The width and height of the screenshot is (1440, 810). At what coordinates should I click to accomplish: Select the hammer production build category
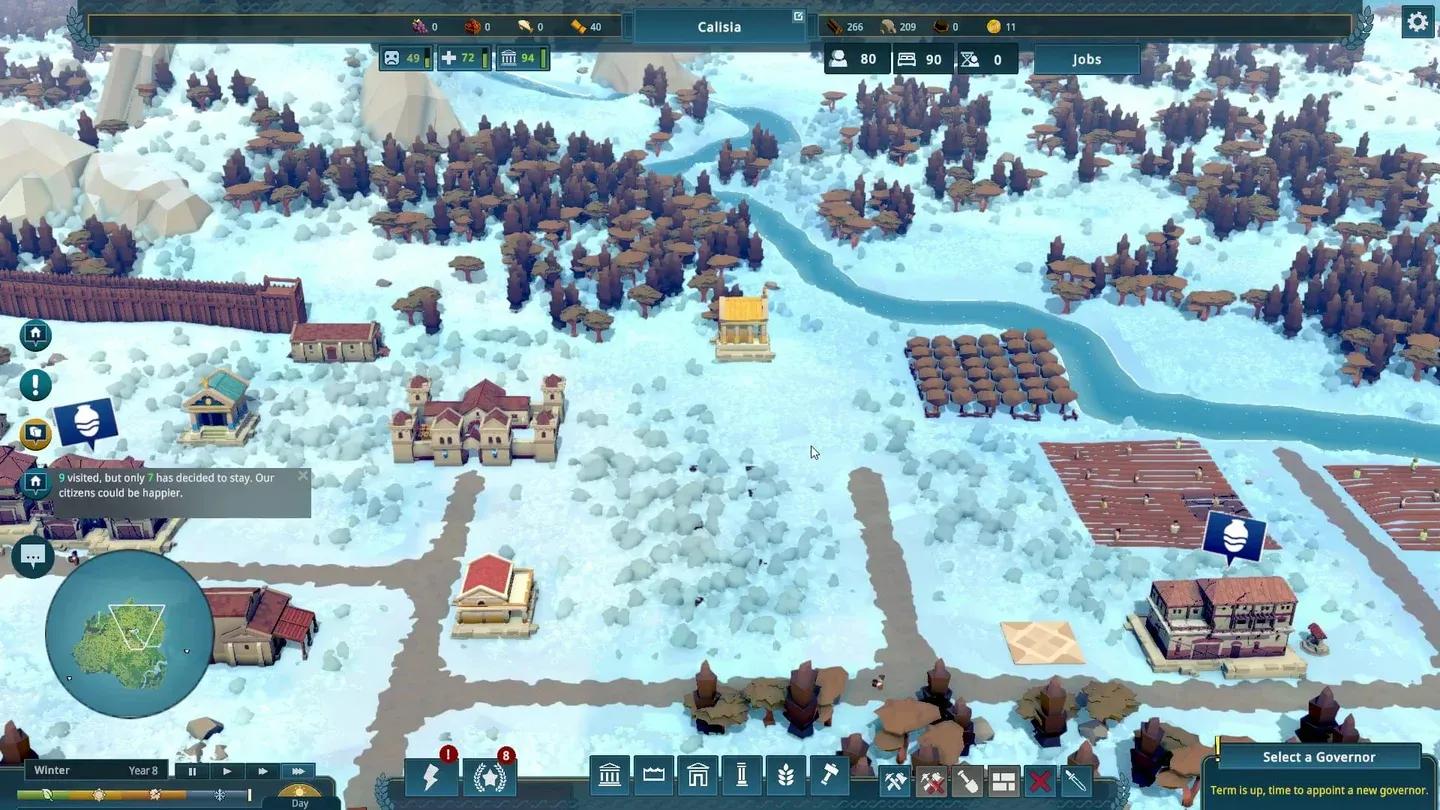click(x=829, y=775)
